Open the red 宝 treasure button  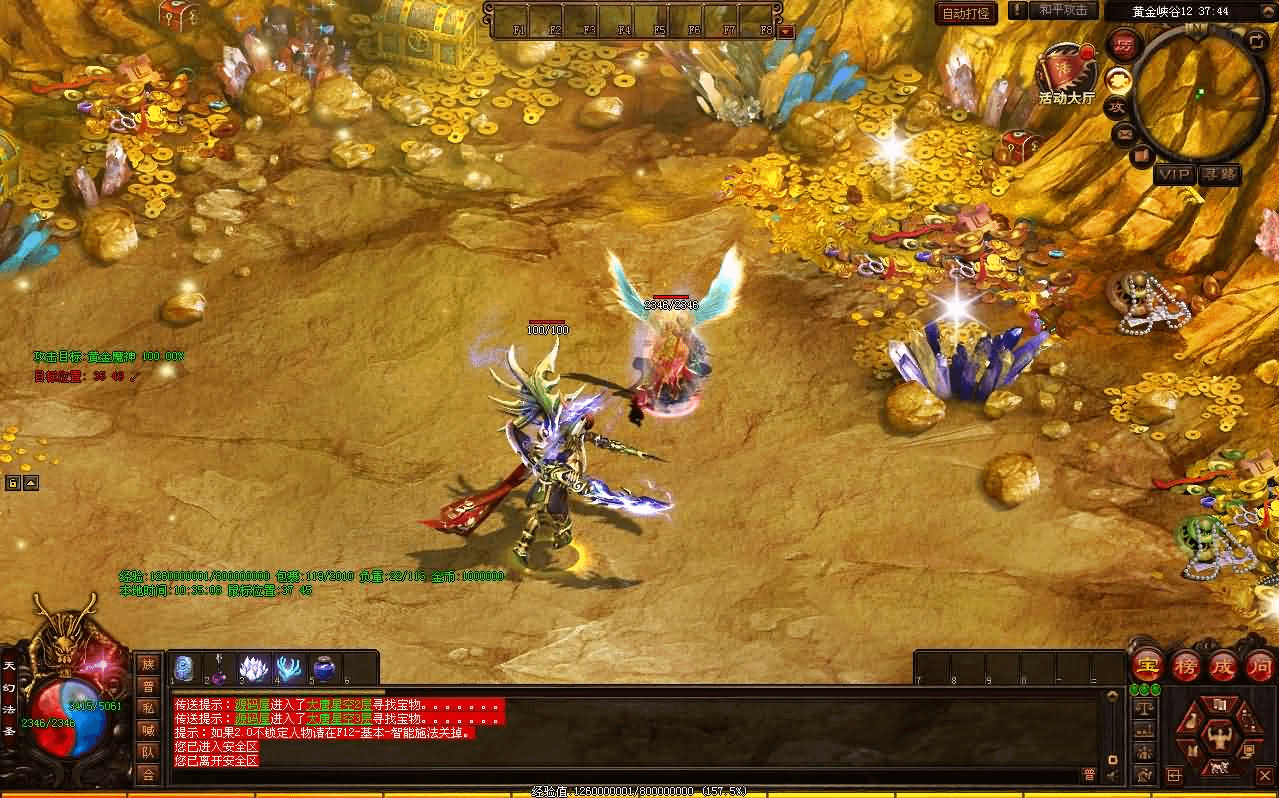point(1148,667)
